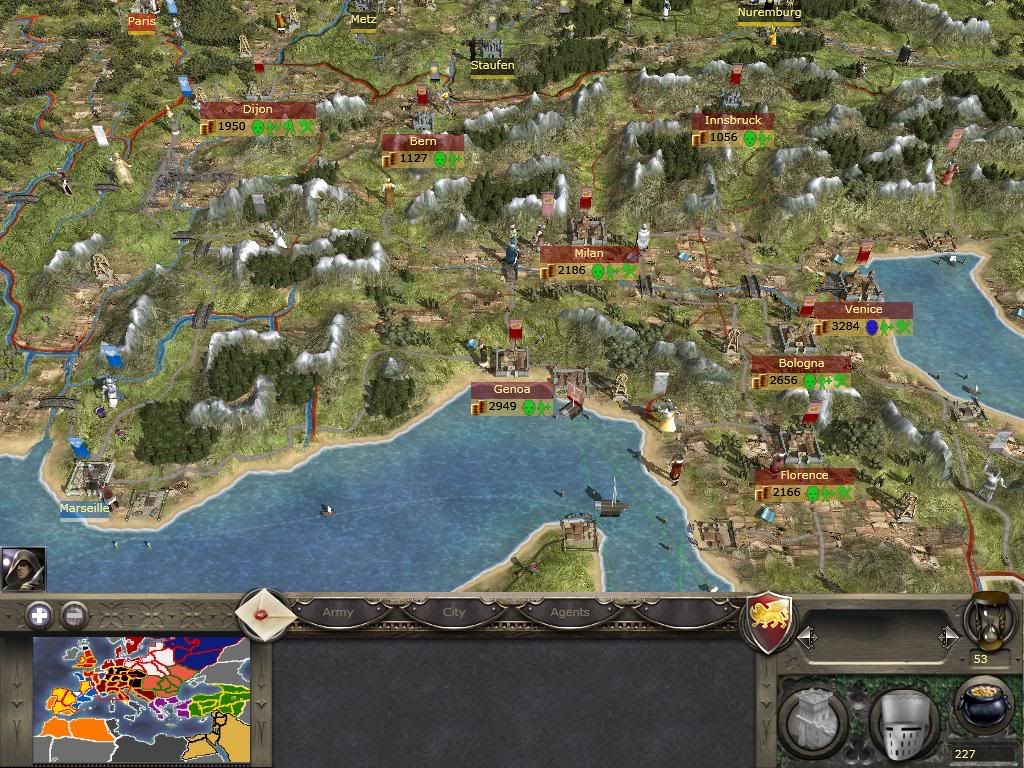Viewport: 1024px width, 768px height.
Task: Show the Agents tab
Action: (x=570, y=612)
